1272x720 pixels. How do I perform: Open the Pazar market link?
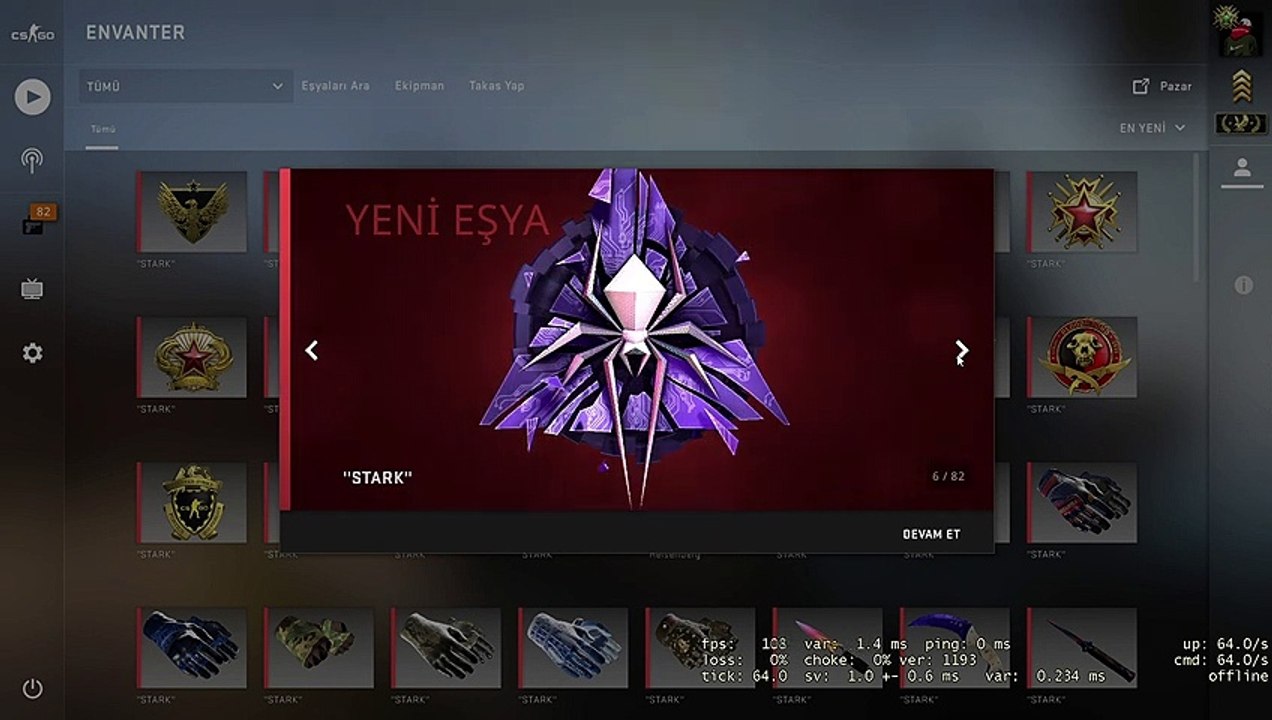(x=1162, y=86)
